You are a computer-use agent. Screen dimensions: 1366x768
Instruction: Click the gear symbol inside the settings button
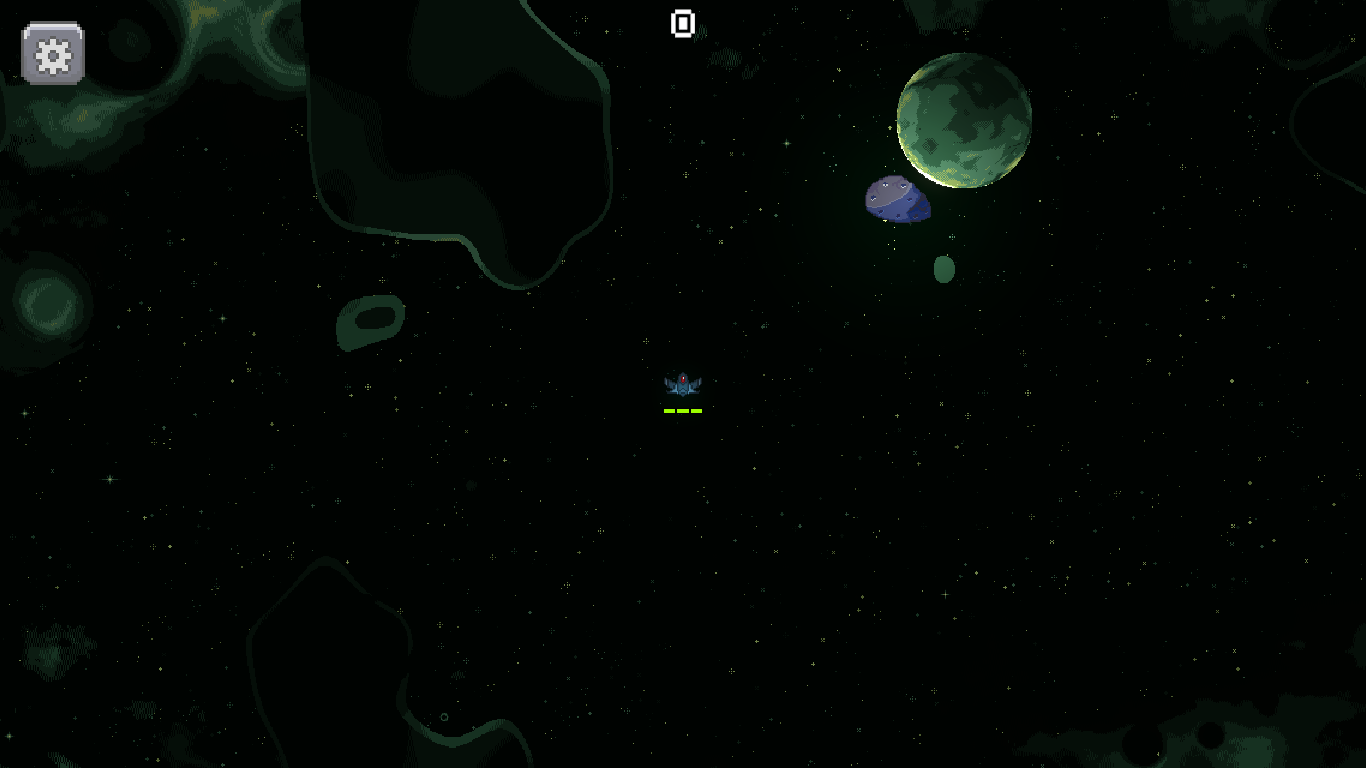click(x=51, y=55)
